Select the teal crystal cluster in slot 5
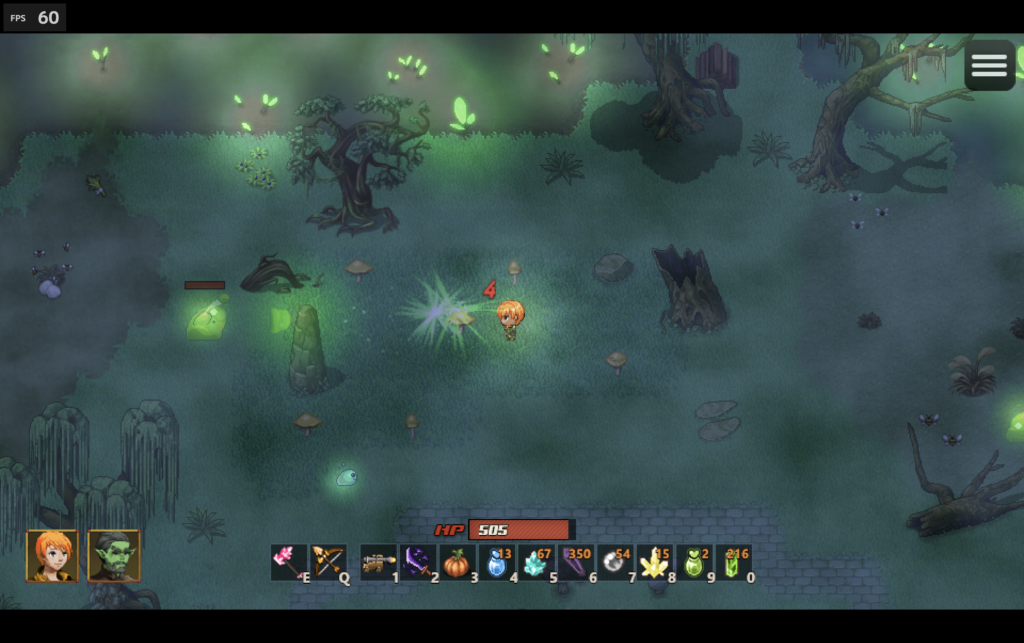The image size is (1024, 643). pyautogui.click(x=536, y=562)
